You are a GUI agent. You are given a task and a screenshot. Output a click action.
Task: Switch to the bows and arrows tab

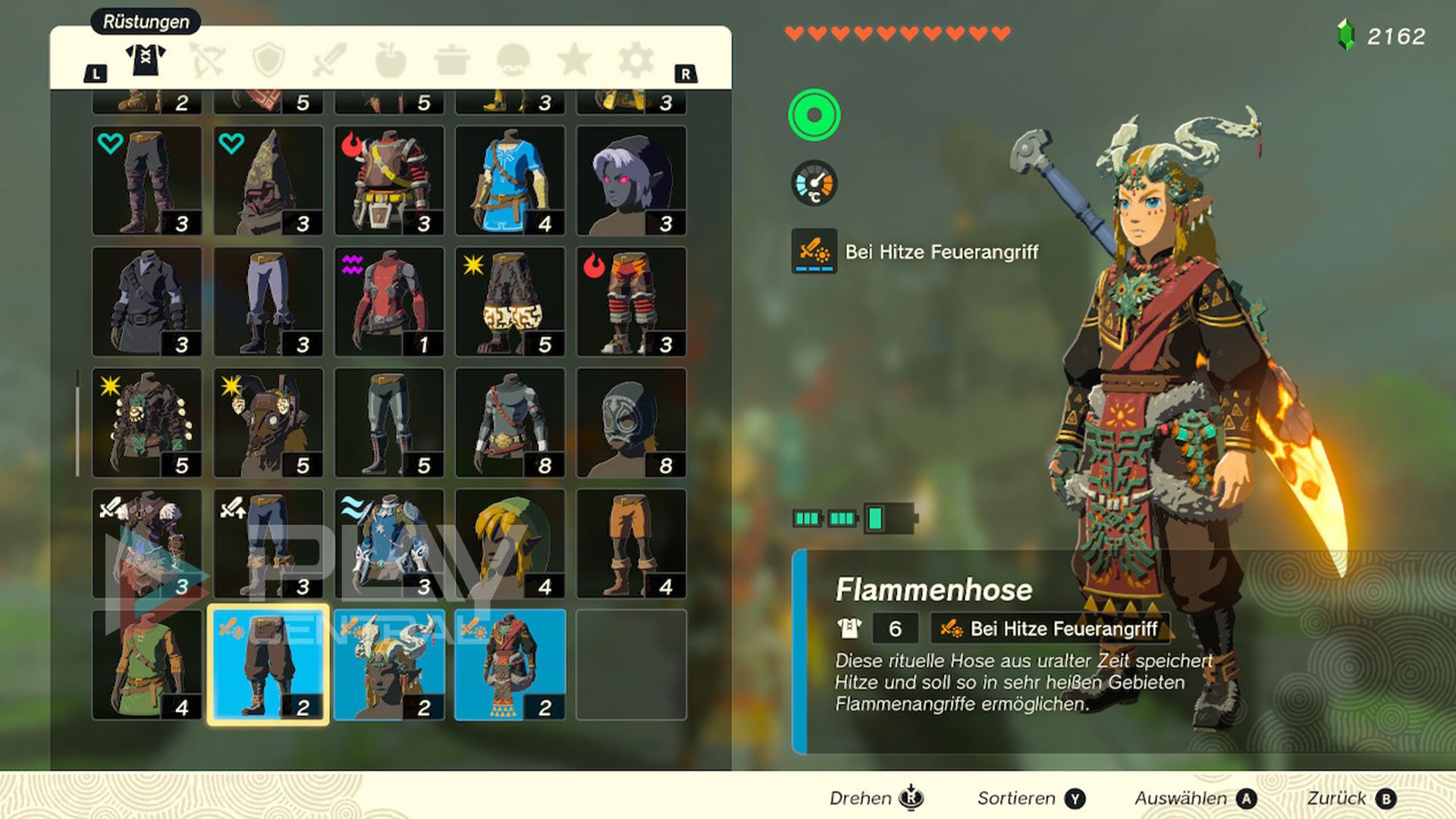tap(207, 61)
